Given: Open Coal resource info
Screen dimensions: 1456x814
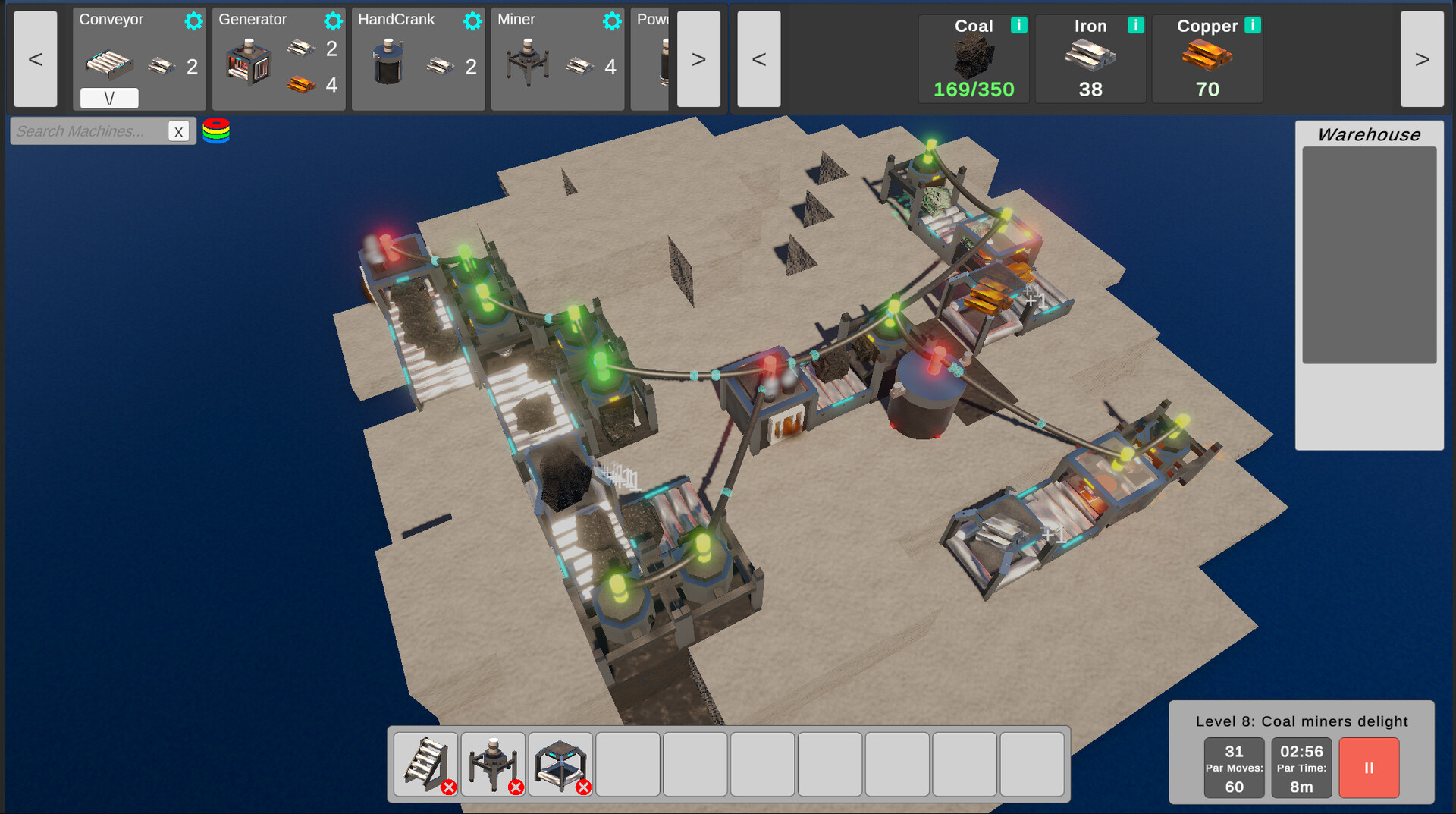Looking at the screenshot, I should pos(1018,25).
